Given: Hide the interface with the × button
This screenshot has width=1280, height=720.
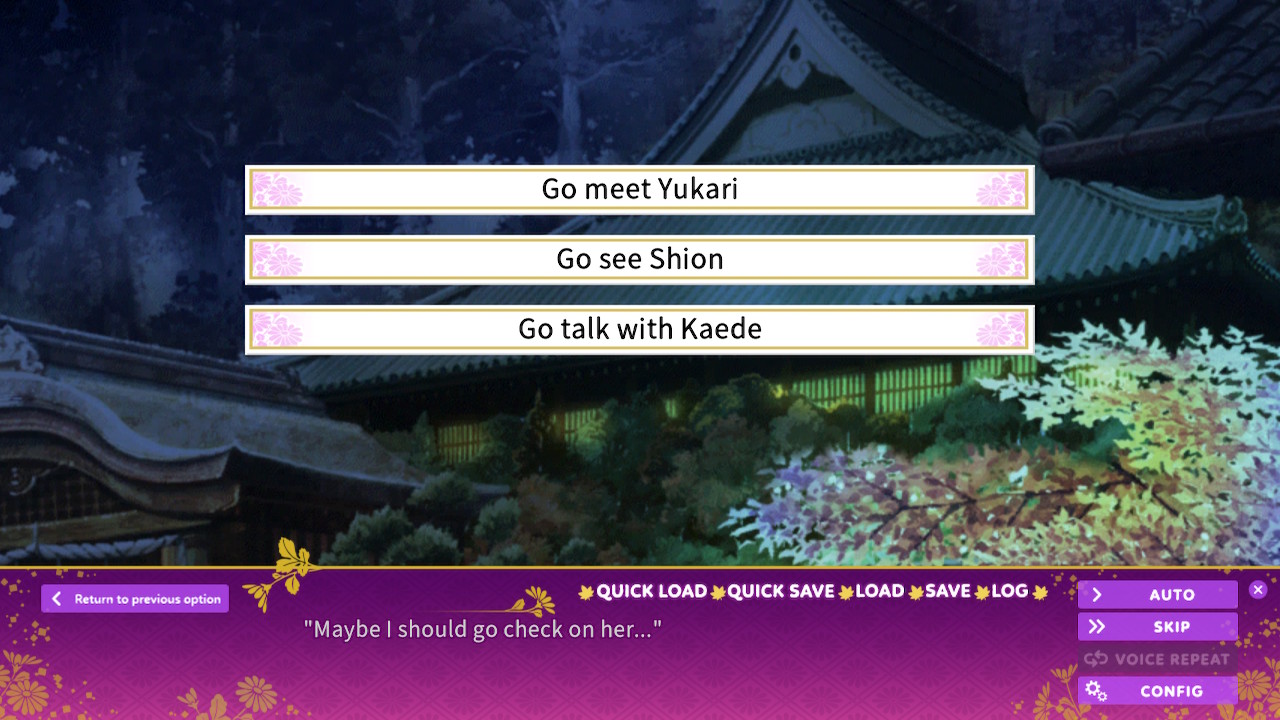Looking at the screenshot, I should [1258, 589].
